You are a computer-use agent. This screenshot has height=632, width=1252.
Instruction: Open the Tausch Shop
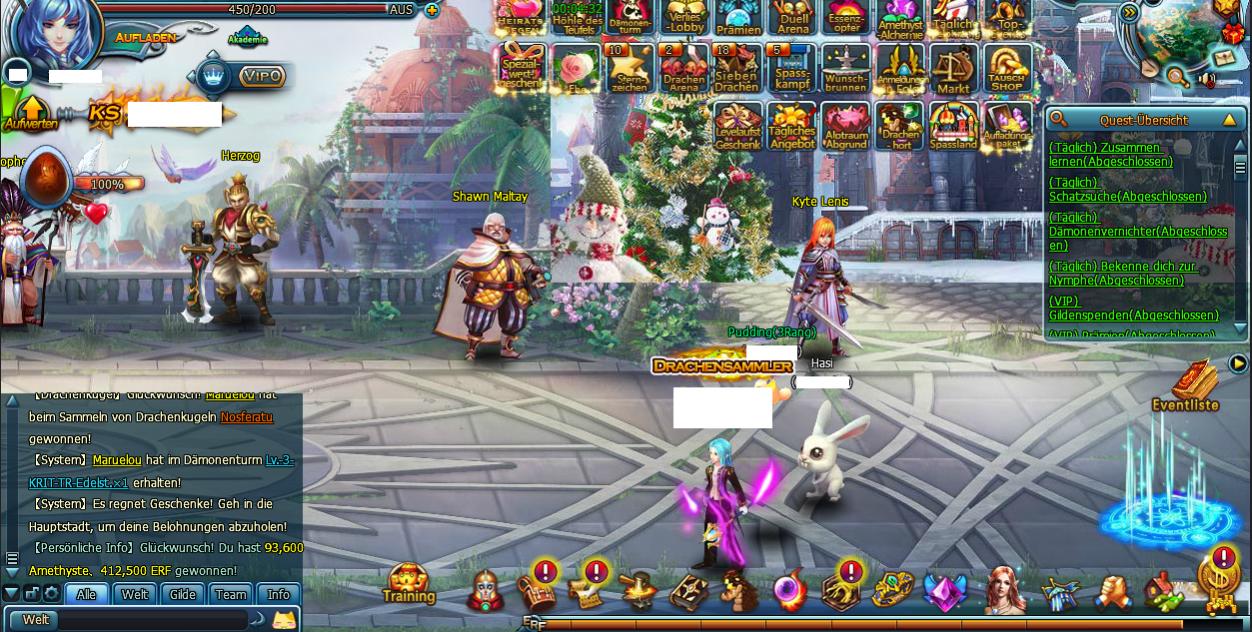point(1007,68)
